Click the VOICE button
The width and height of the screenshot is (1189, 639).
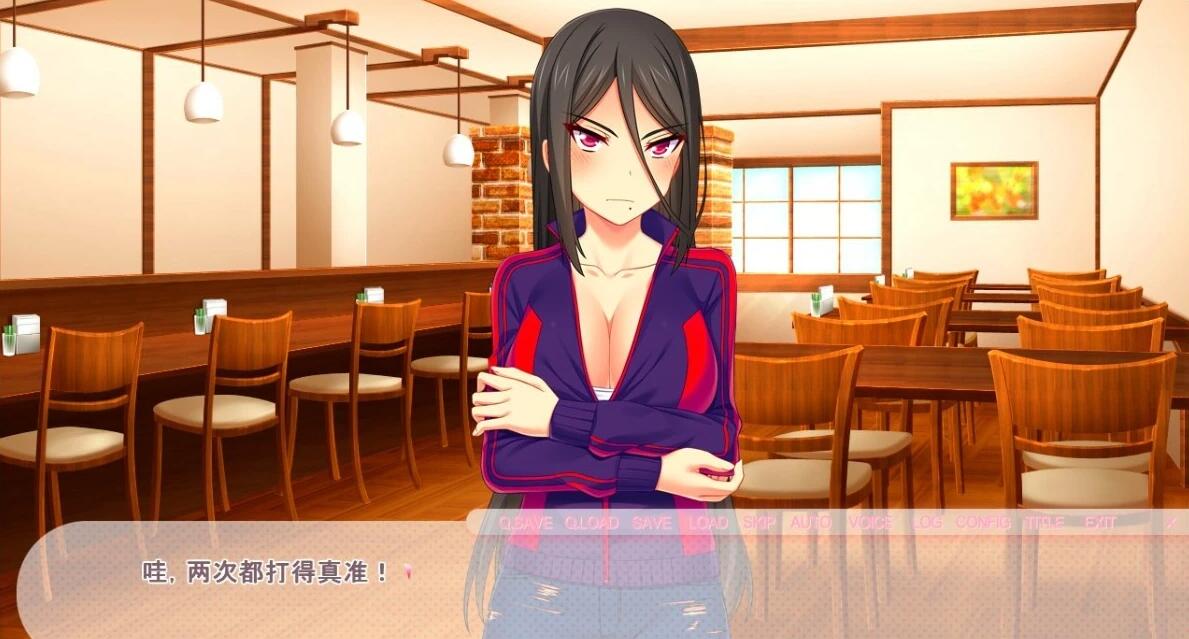pyautogui.click(x=870, y=522)
